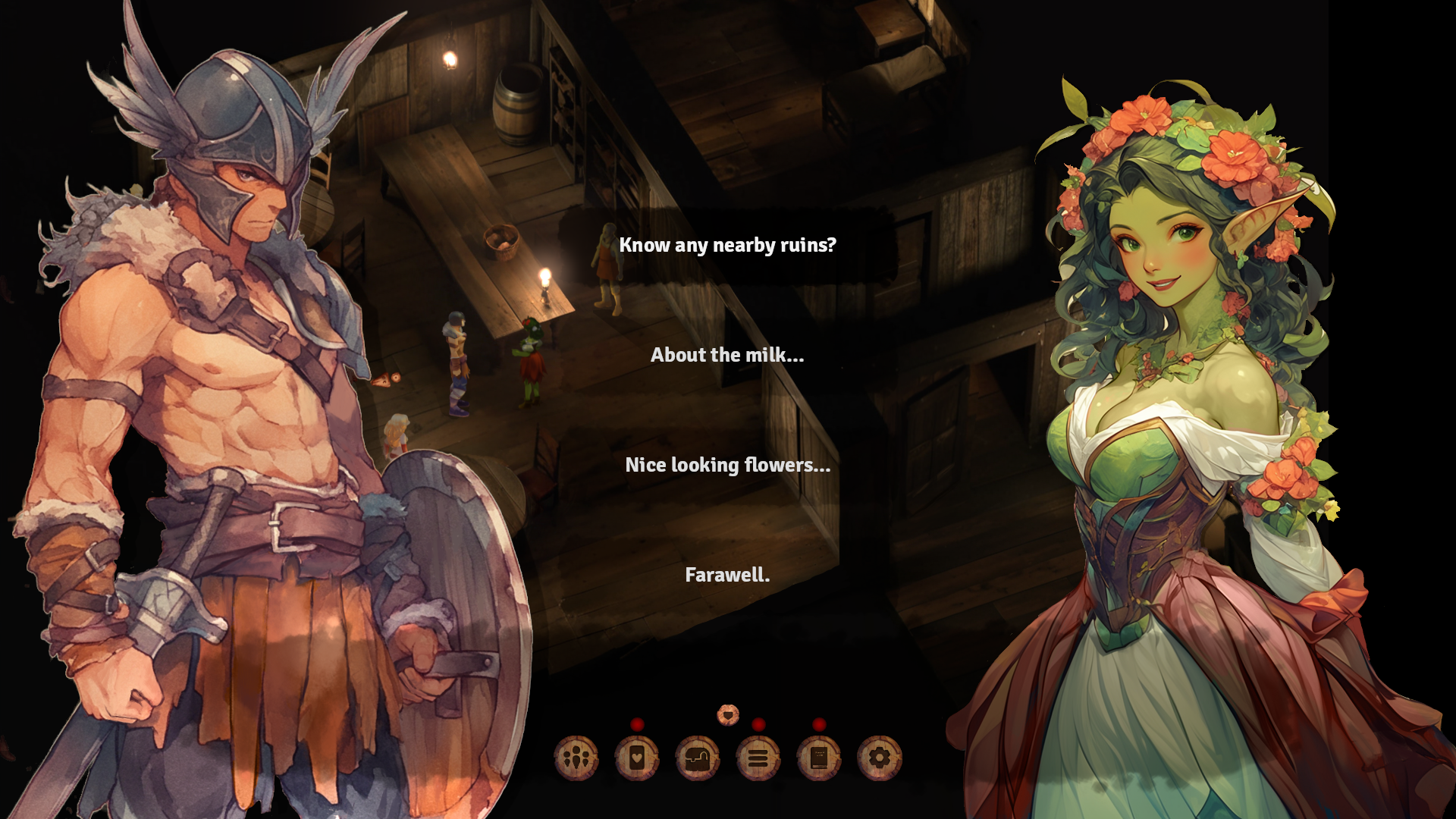
Task: Open the treasure chest inventory icon
Action: 698,758
